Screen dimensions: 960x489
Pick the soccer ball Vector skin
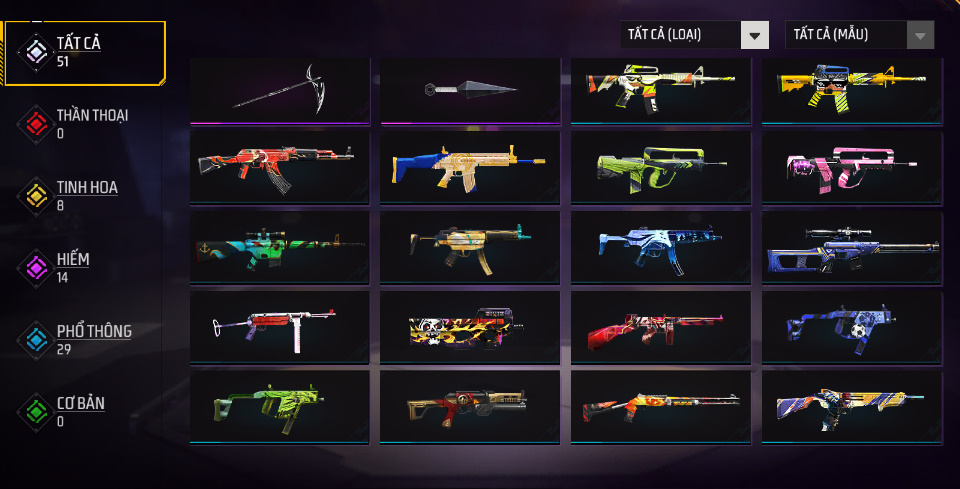pos(852,325)
